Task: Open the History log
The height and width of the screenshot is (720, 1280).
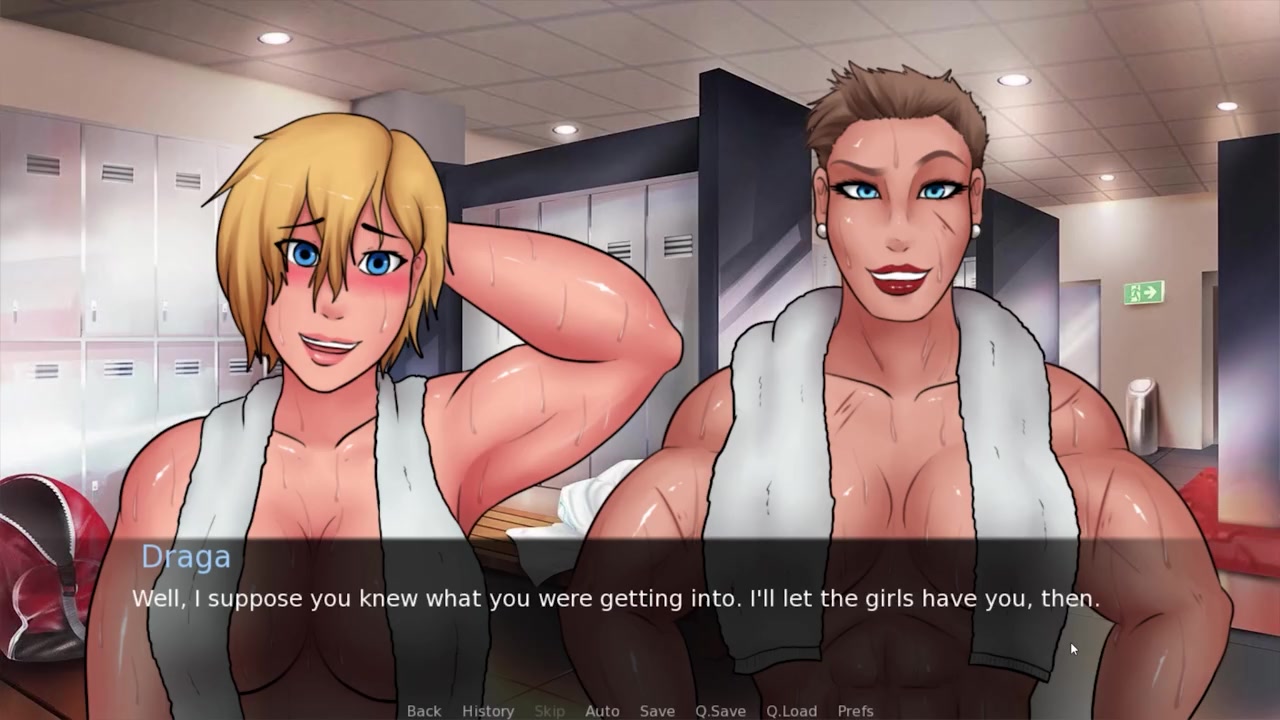Action: point(488,711)
